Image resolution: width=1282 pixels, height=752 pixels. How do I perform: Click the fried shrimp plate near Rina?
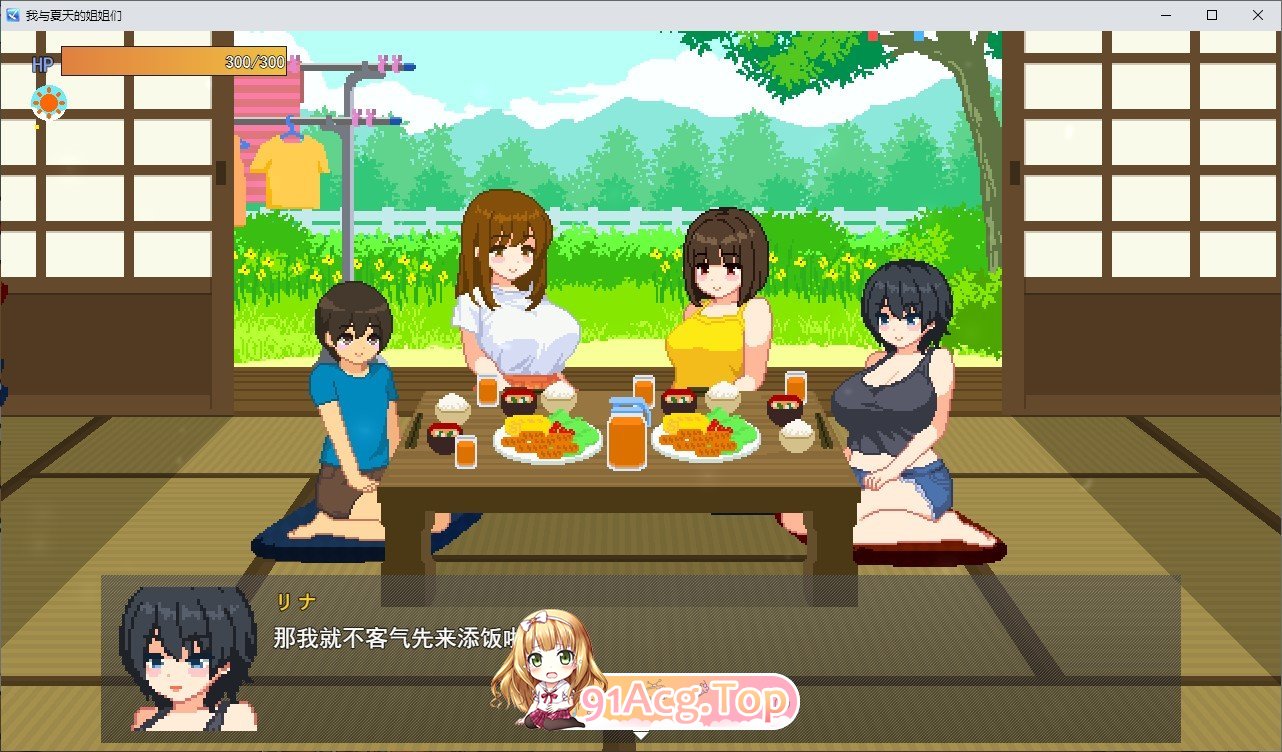706,440
